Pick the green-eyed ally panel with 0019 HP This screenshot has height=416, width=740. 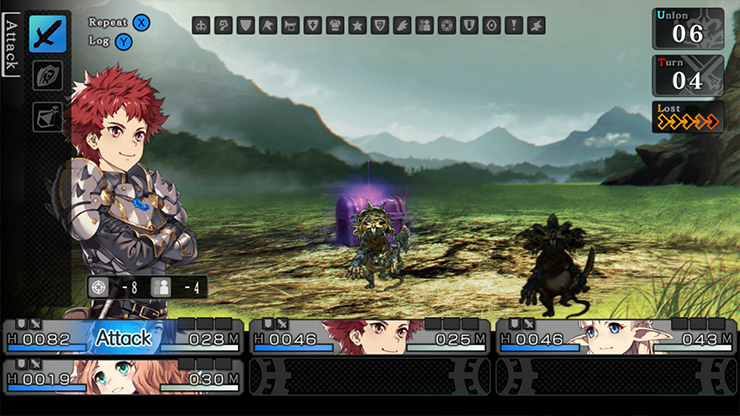click(123, 377)
